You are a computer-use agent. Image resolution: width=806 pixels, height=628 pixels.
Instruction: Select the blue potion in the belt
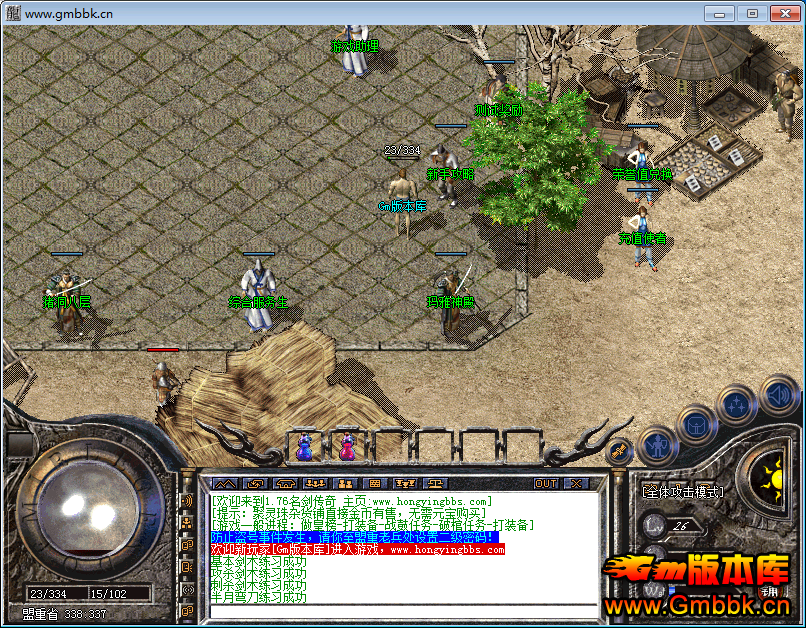click(x=304, y=446)
